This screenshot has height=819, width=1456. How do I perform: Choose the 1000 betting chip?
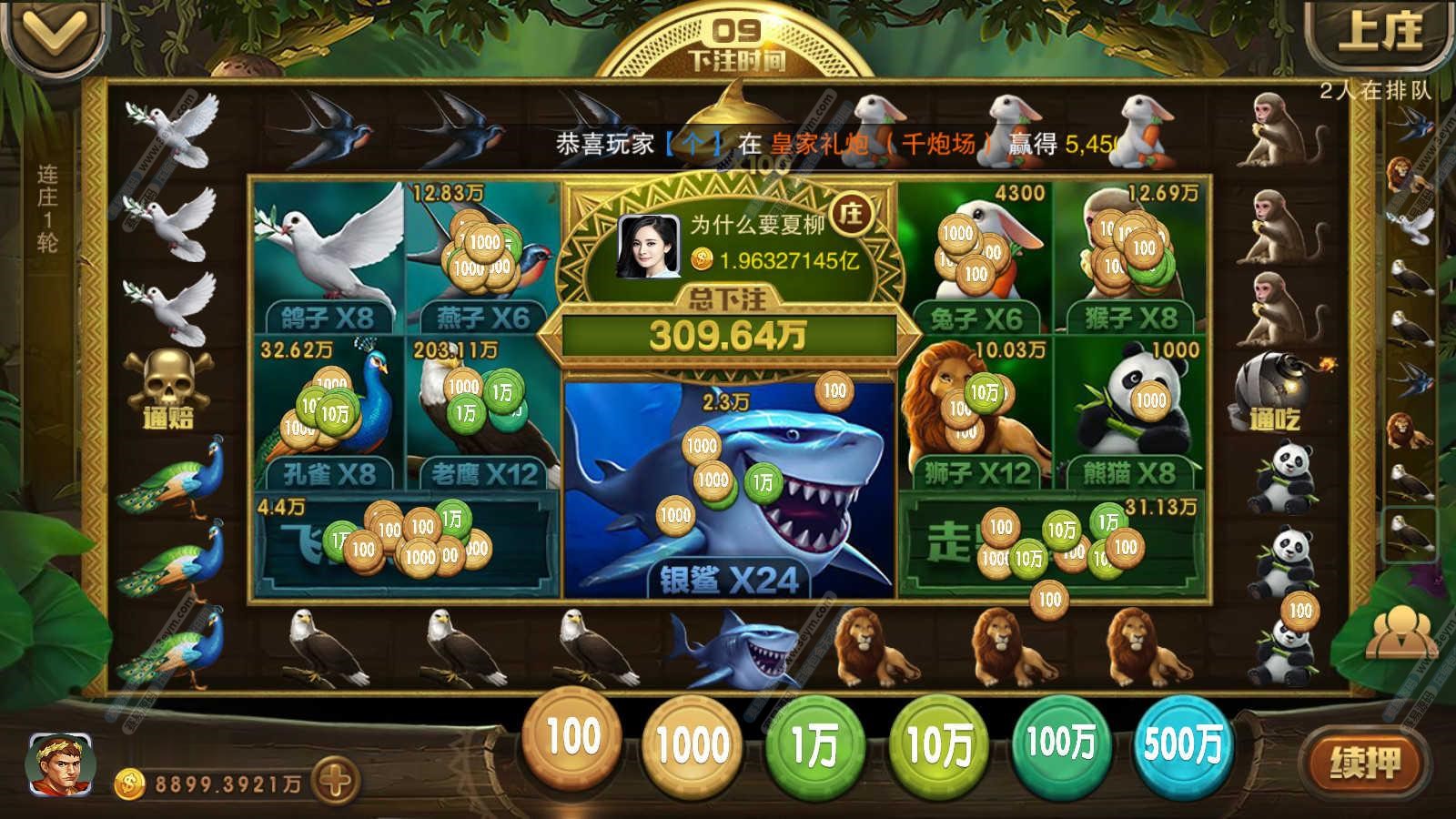point(693,746)
